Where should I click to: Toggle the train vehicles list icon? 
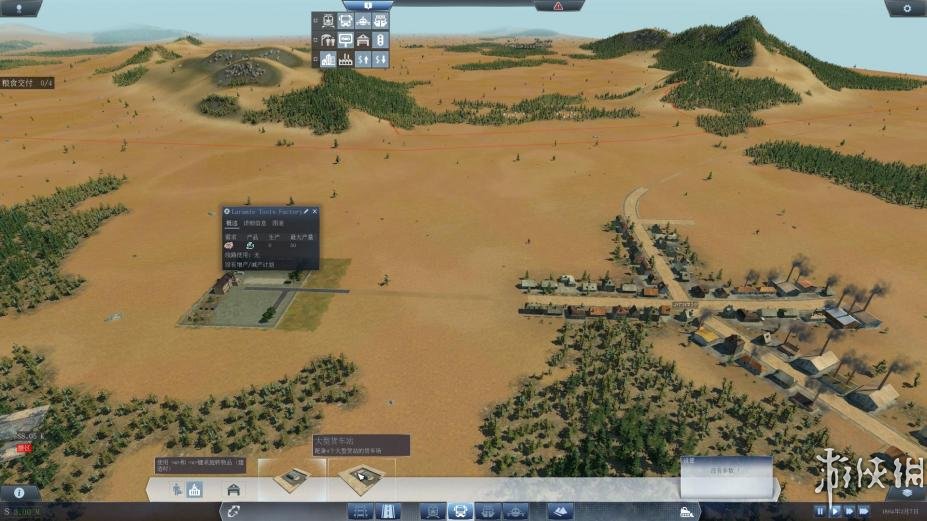[327, 22]
